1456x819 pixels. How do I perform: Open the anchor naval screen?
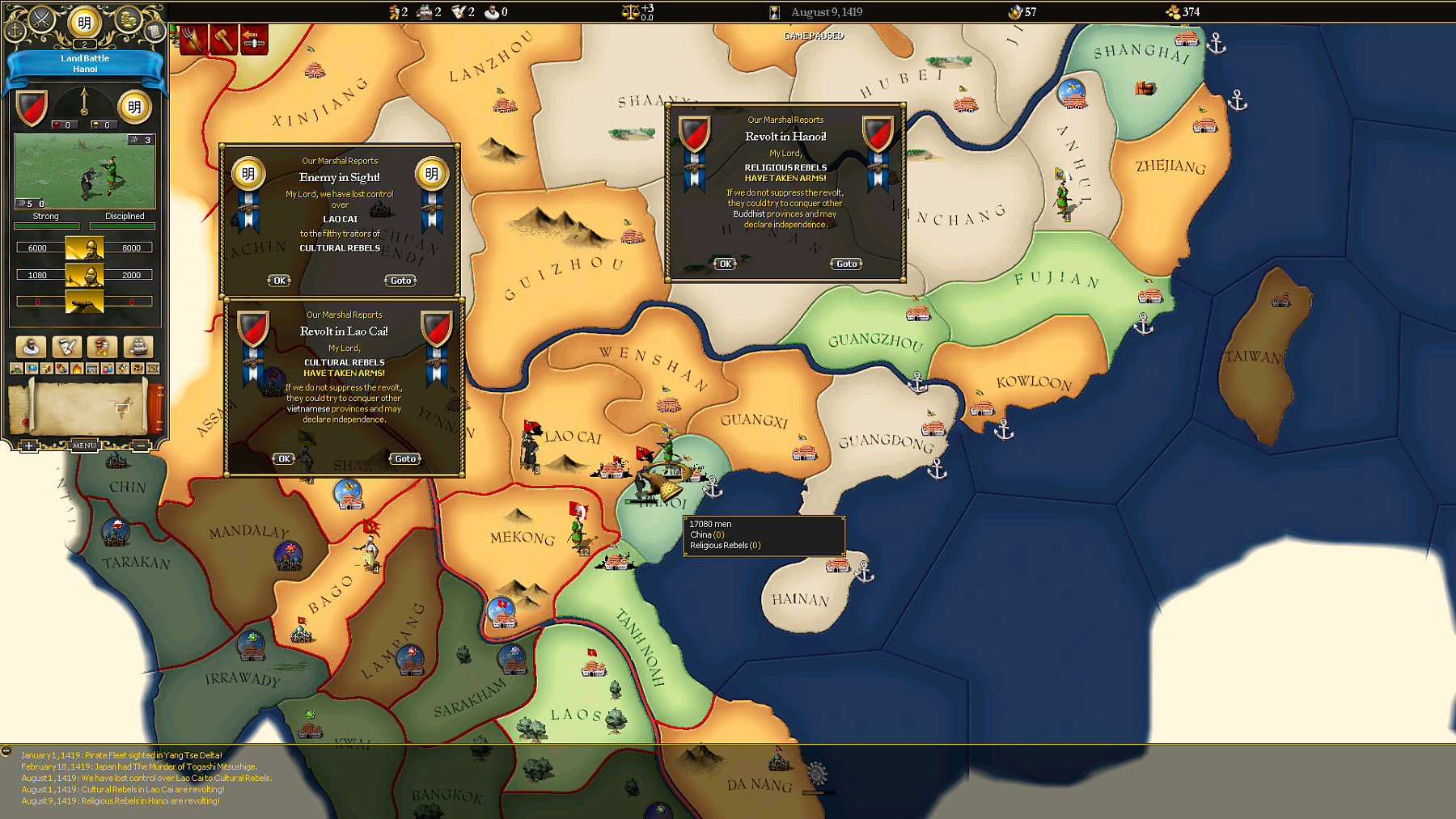click(x=15, y=32)
